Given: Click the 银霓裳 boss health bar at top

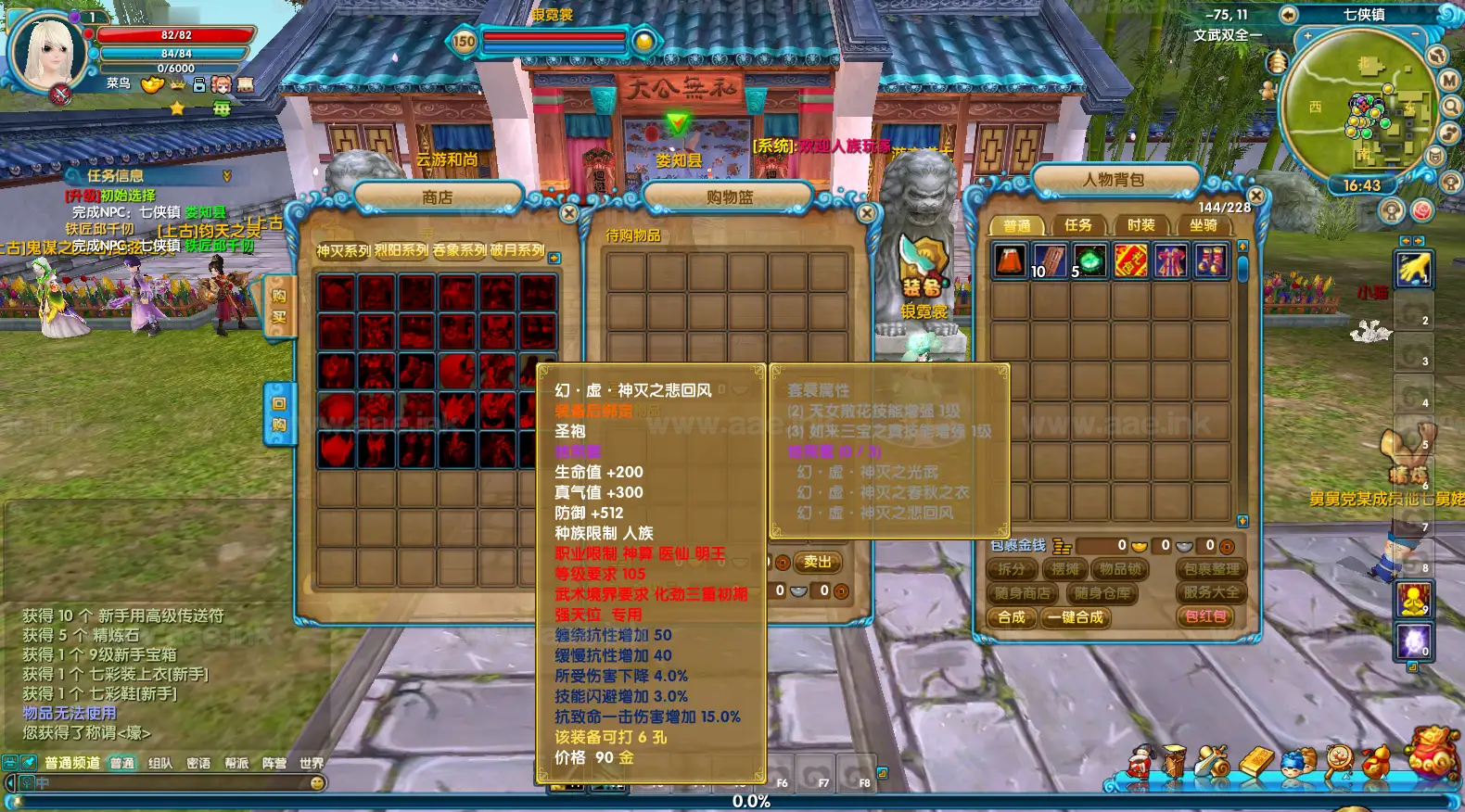Looking at the screenshot, I should (x=554, y=39).
